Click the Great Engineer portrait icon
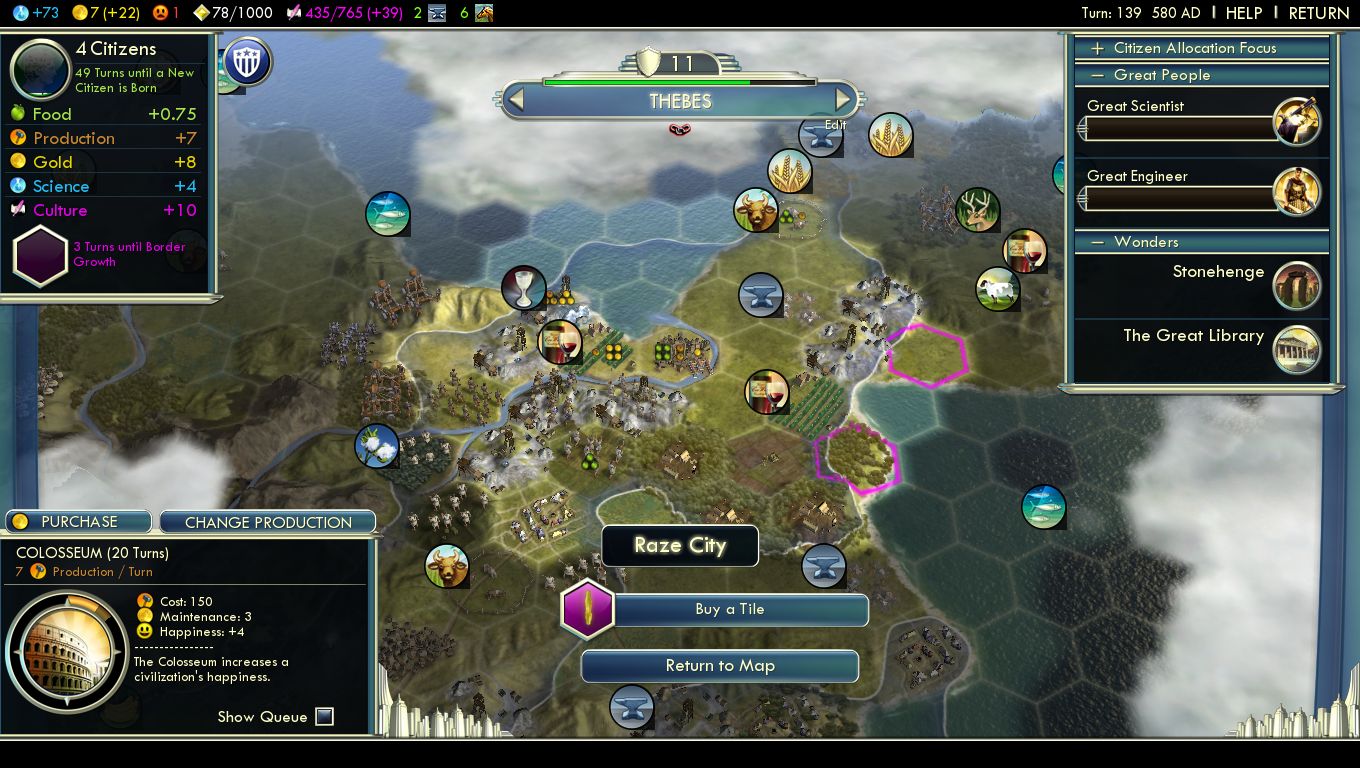Screen dimensions: 1360x768 pos(1297,191)
